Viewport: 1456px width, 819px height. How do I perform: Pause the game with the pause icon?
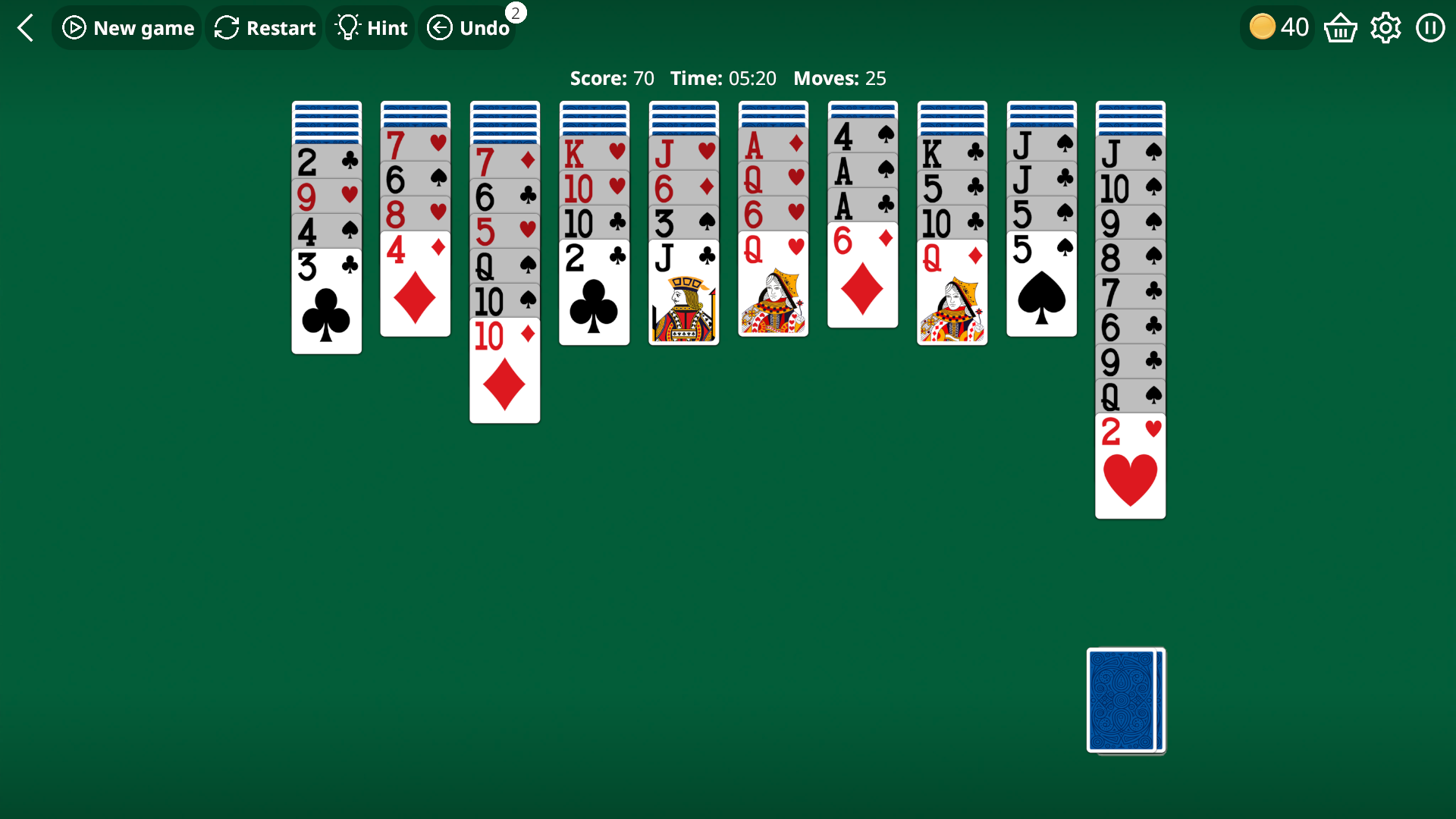coord(1430,27)
